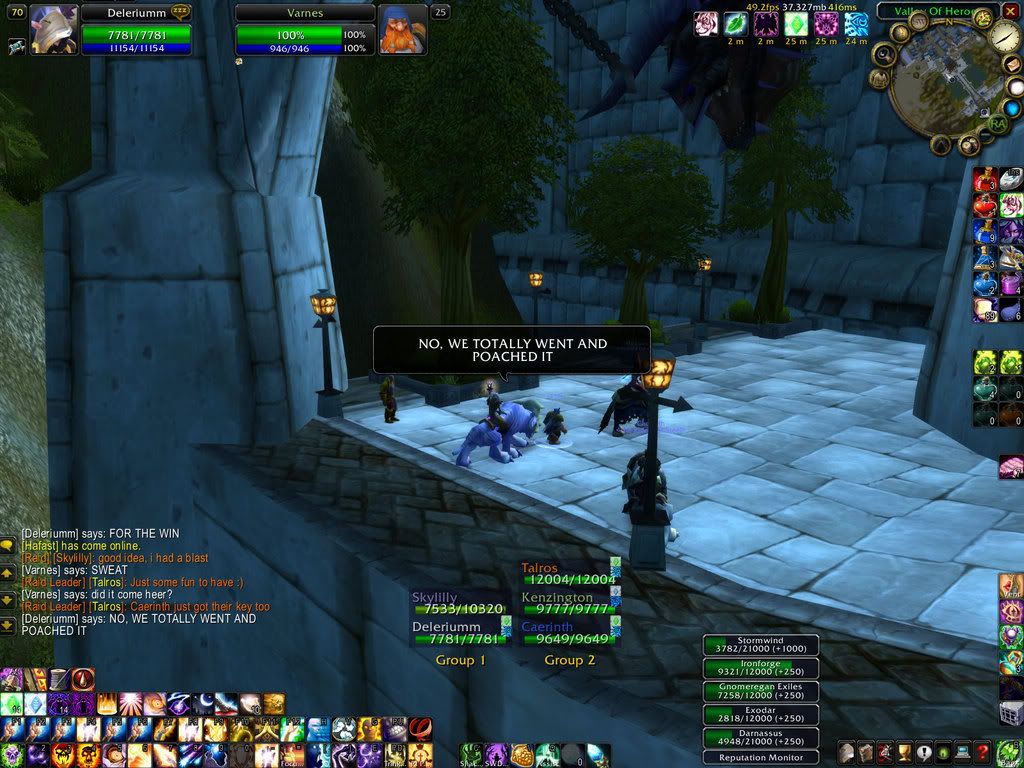Choose Caerinth's raid frame in Group 2
Viewport: 1024px width, 768px height.
pos(569,633)
